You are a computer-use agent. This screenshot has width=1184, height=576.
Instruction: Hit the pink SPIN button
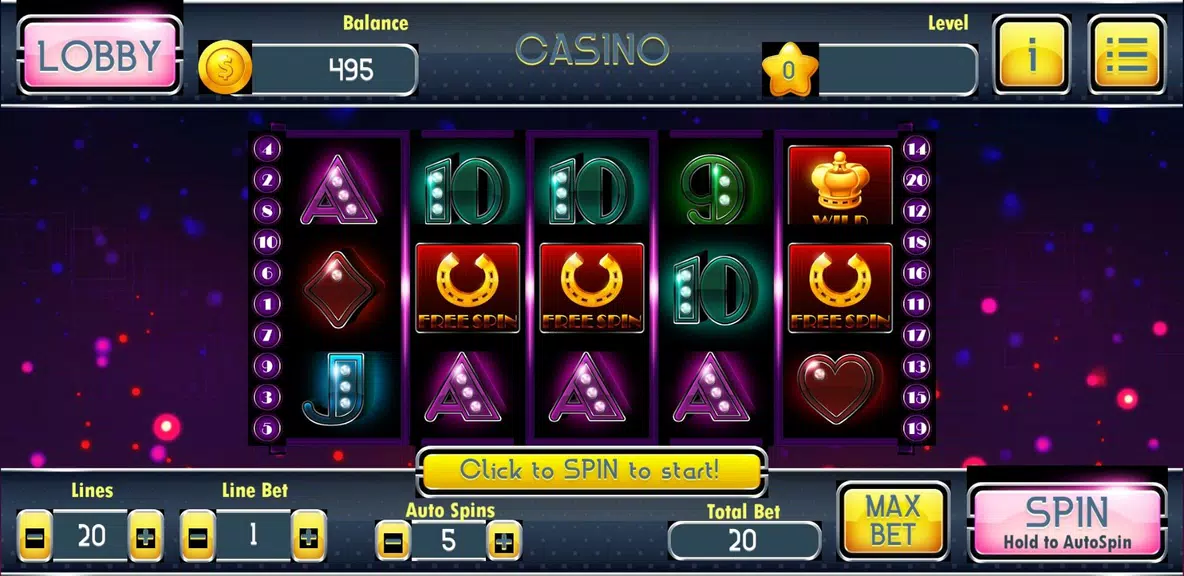pyautogui.click(x=1067, y=522)
